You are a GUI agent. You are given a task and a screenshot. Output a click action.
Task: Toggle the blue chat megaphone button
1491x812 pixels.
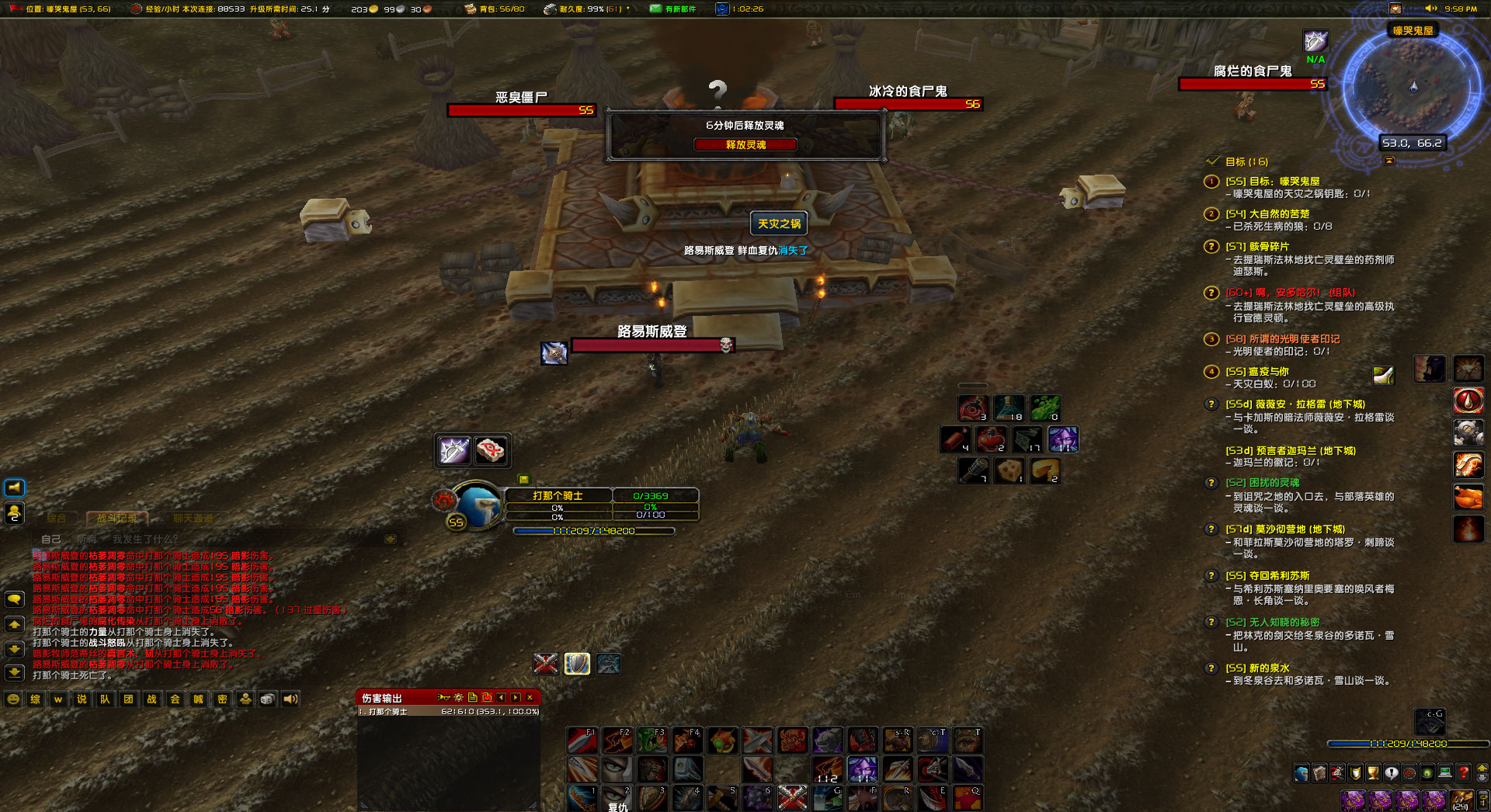(13, 488)
